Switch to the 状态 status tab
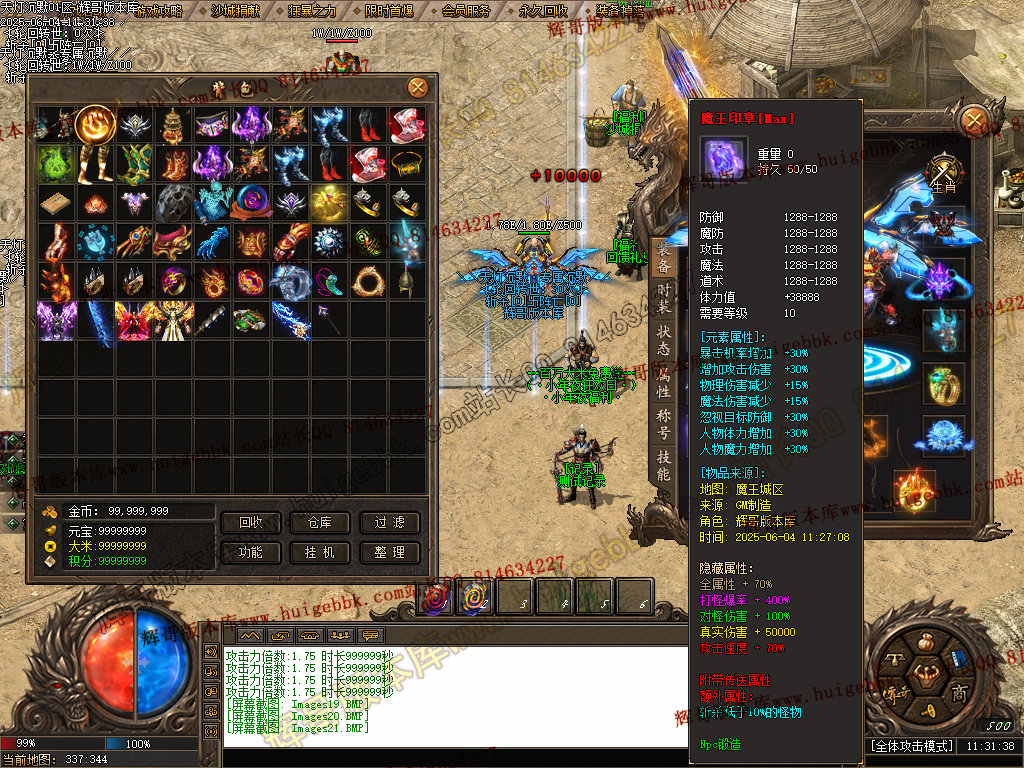 [x=663, y=341]
